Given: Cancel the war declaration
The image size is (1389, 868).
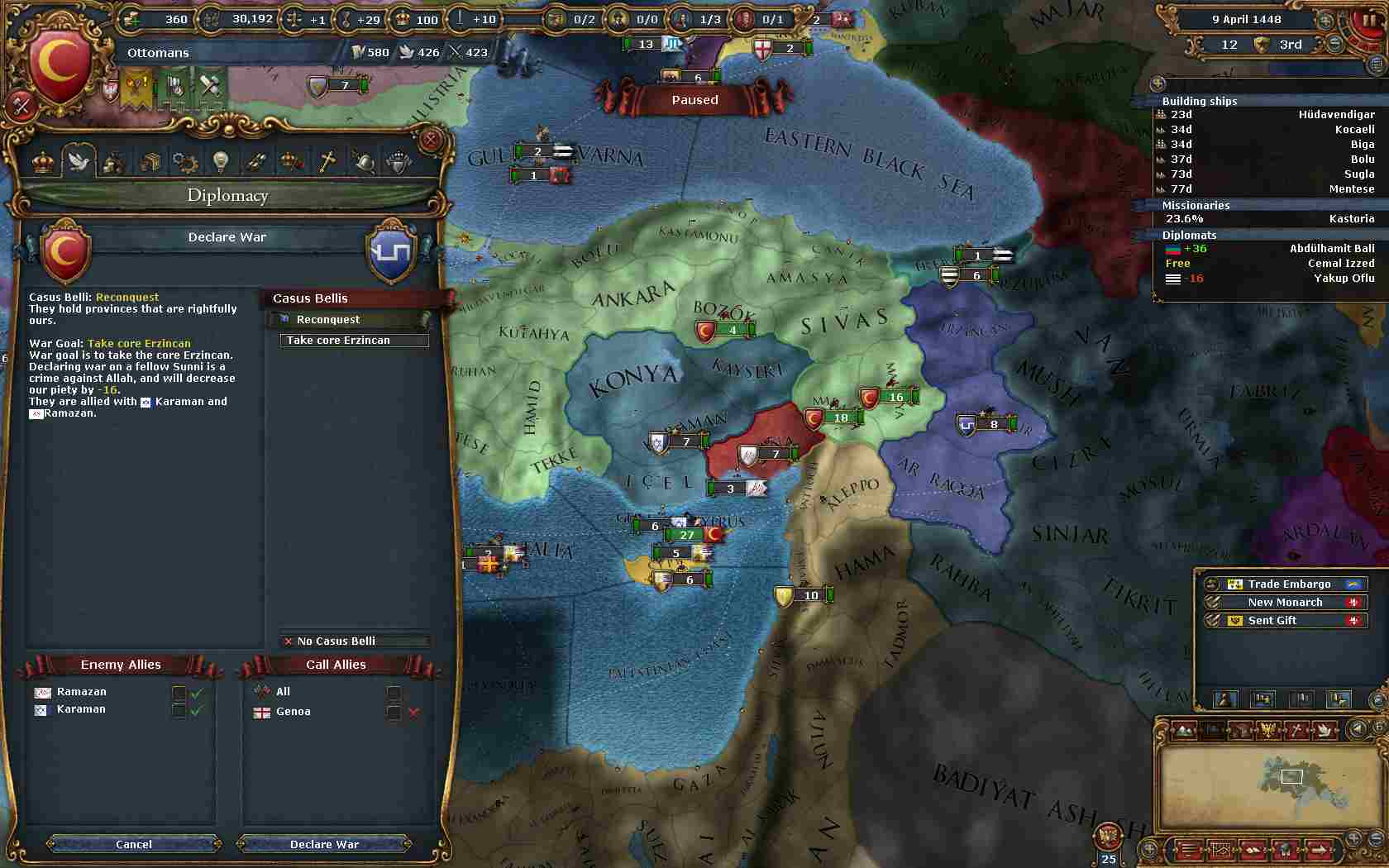Looking at the screenshot, I should tap(134, 844).
